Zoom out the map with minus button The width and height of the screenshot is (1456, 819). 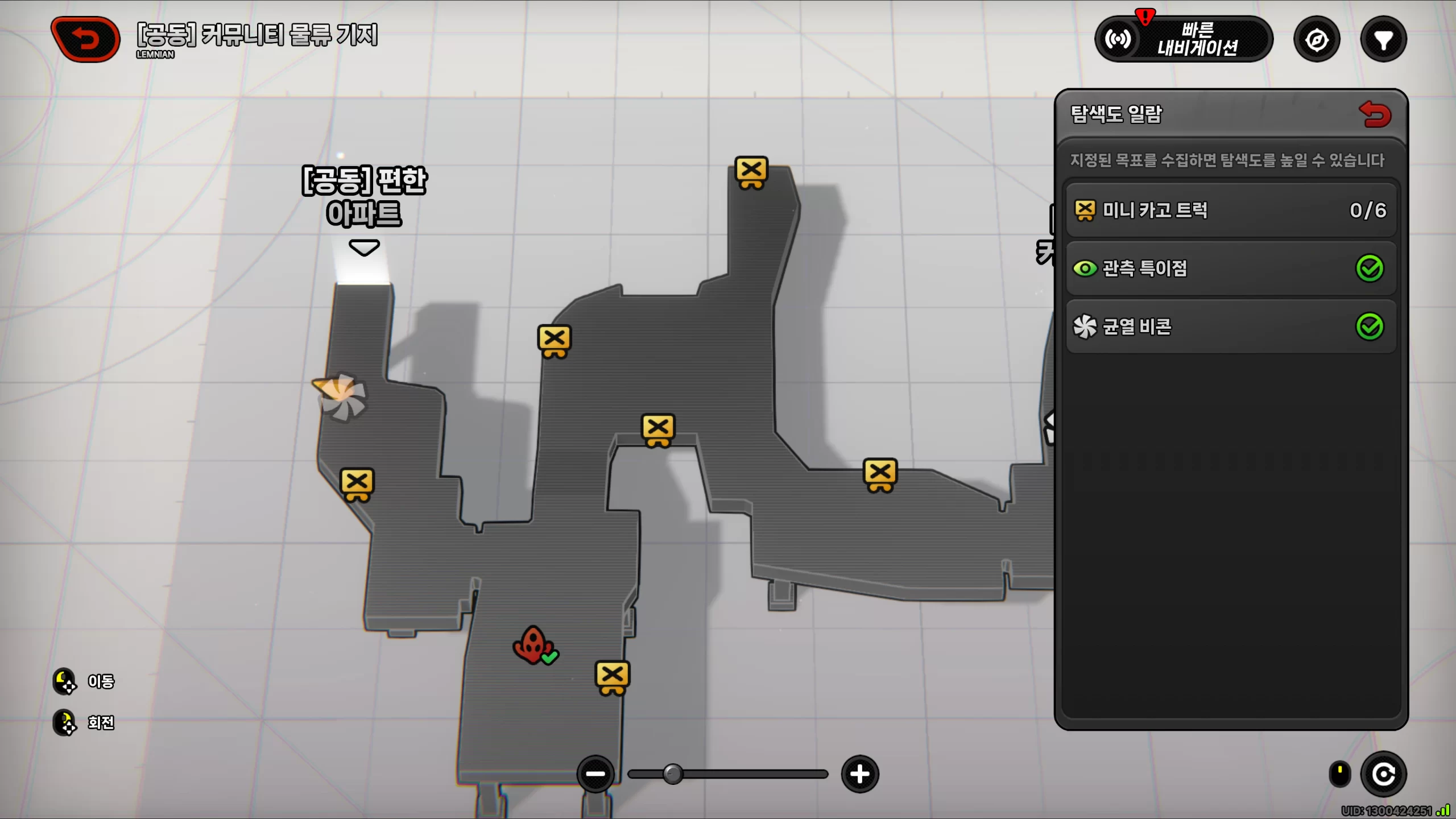click(595, 773)
